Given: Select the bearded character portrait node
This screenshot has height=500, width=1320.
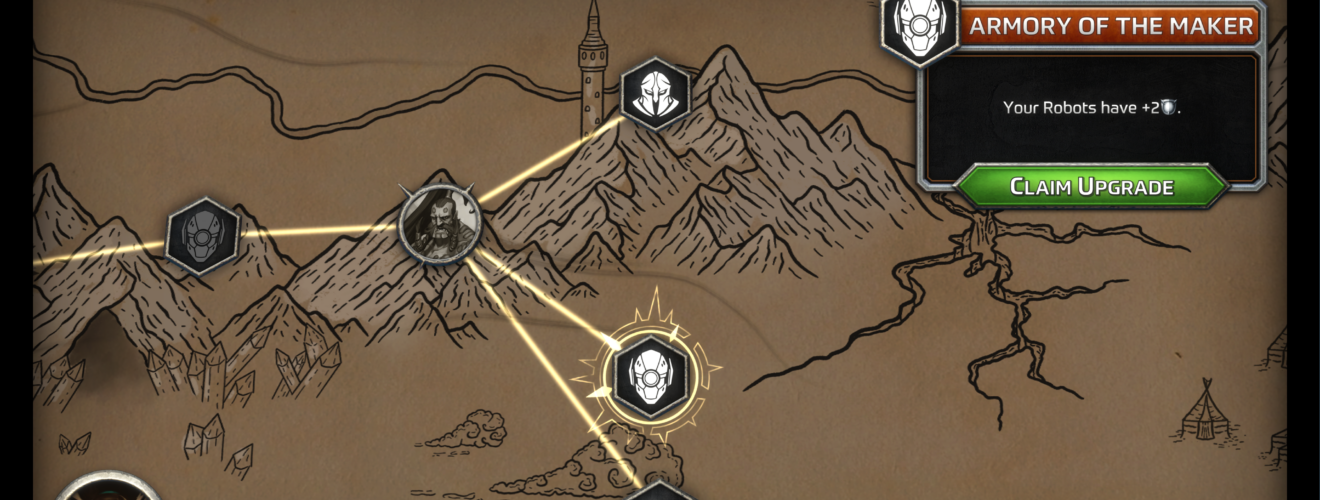Looking at the screenshot, I should [x=440, y=223].
